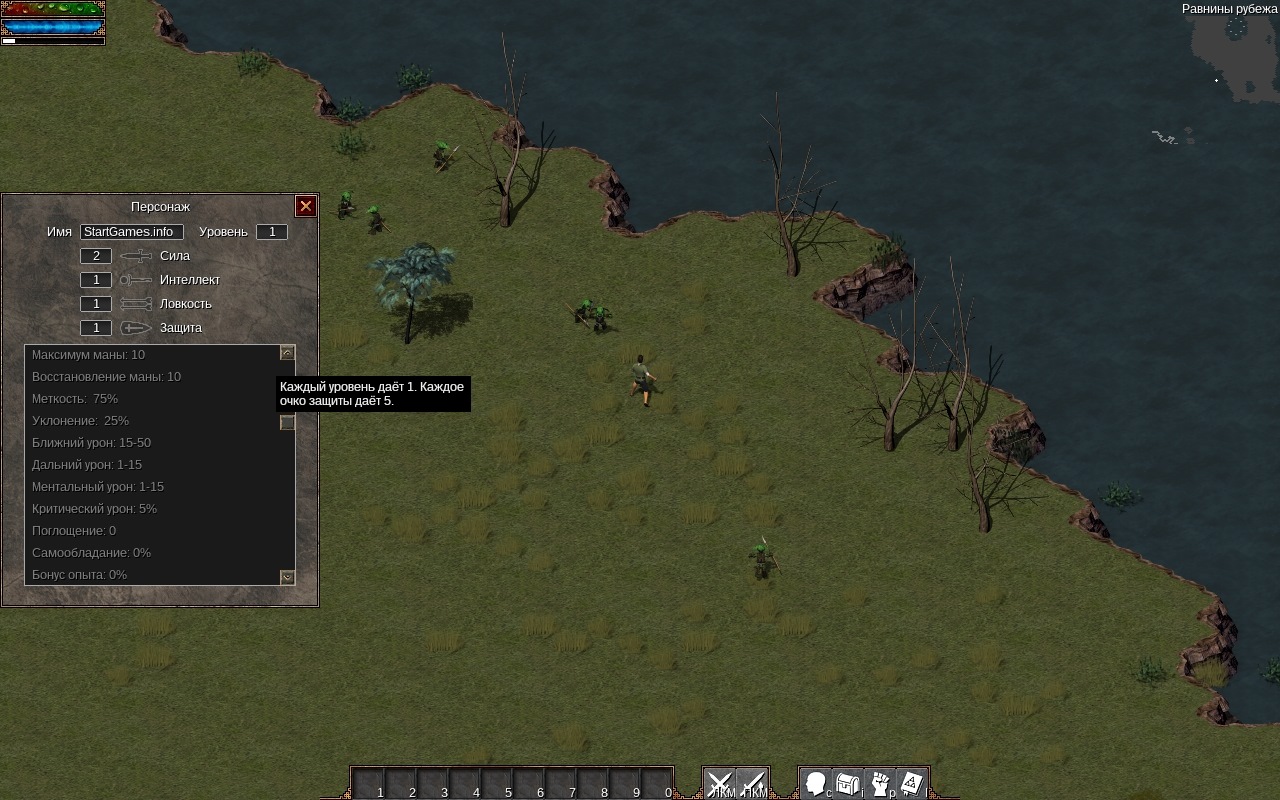Open the skills raised fist icon
Viewport: 1280px width, 800px height.
pyautogui.click(x=880, y=783)
